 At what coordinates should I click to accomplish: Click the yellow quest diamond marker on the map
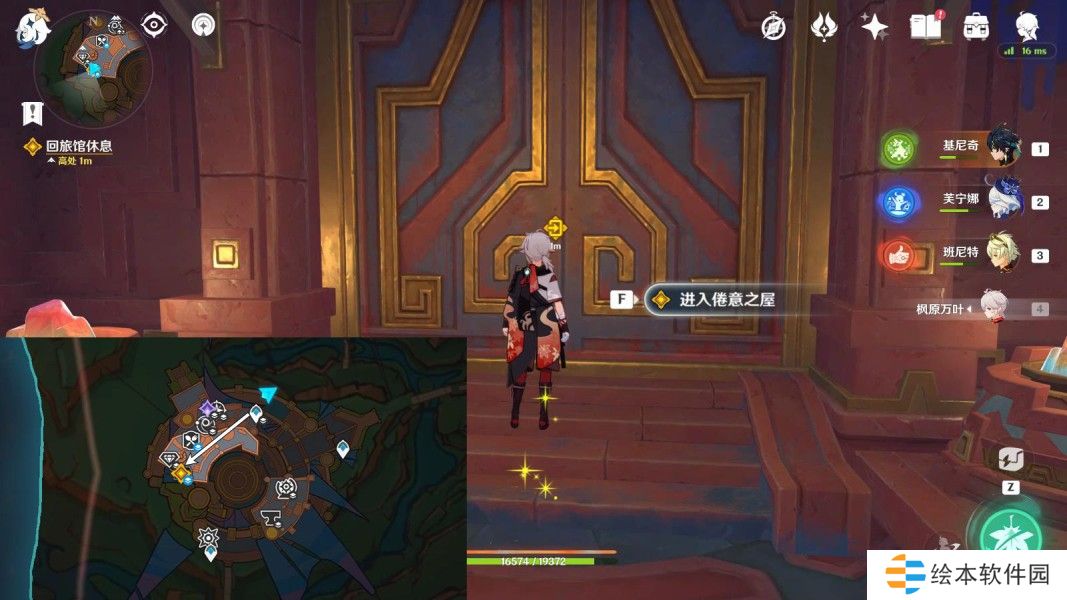[180, 473]
